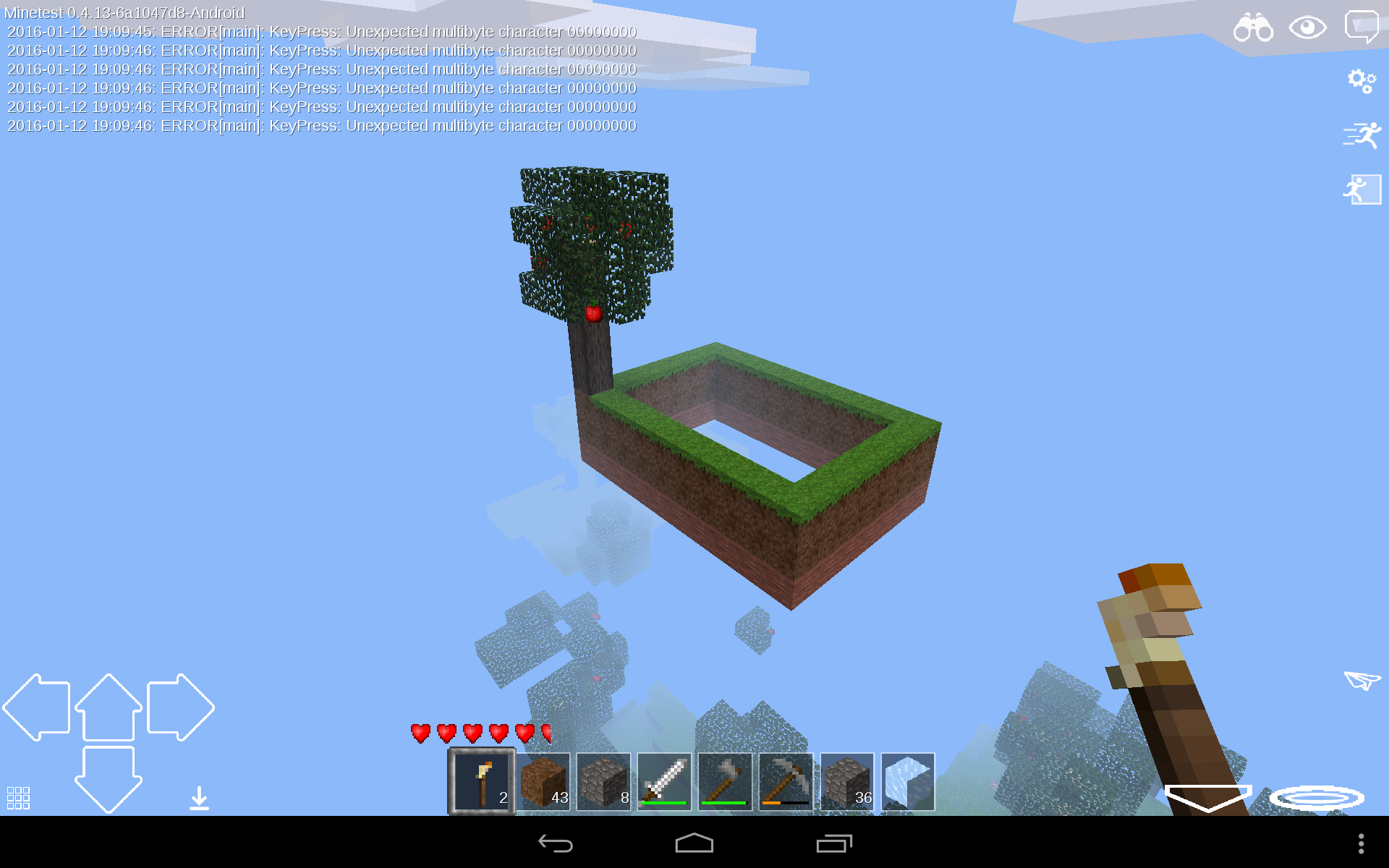This screenshot has width=1389, height=868.
Task: Open the inventory grid icon
Action: click(19, 796)
